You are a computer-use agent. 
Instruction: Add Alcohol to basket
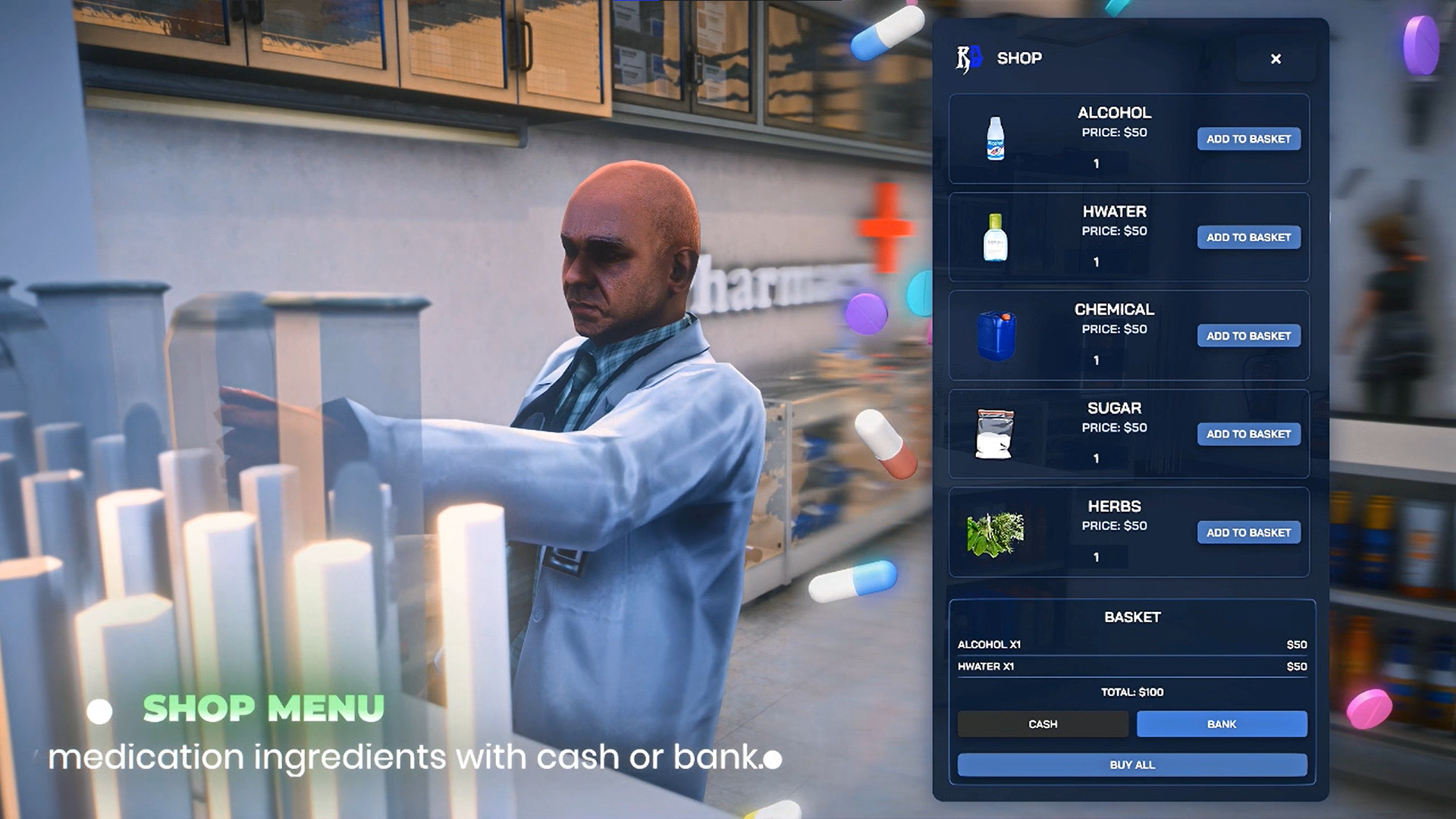tap(1248, 139)
